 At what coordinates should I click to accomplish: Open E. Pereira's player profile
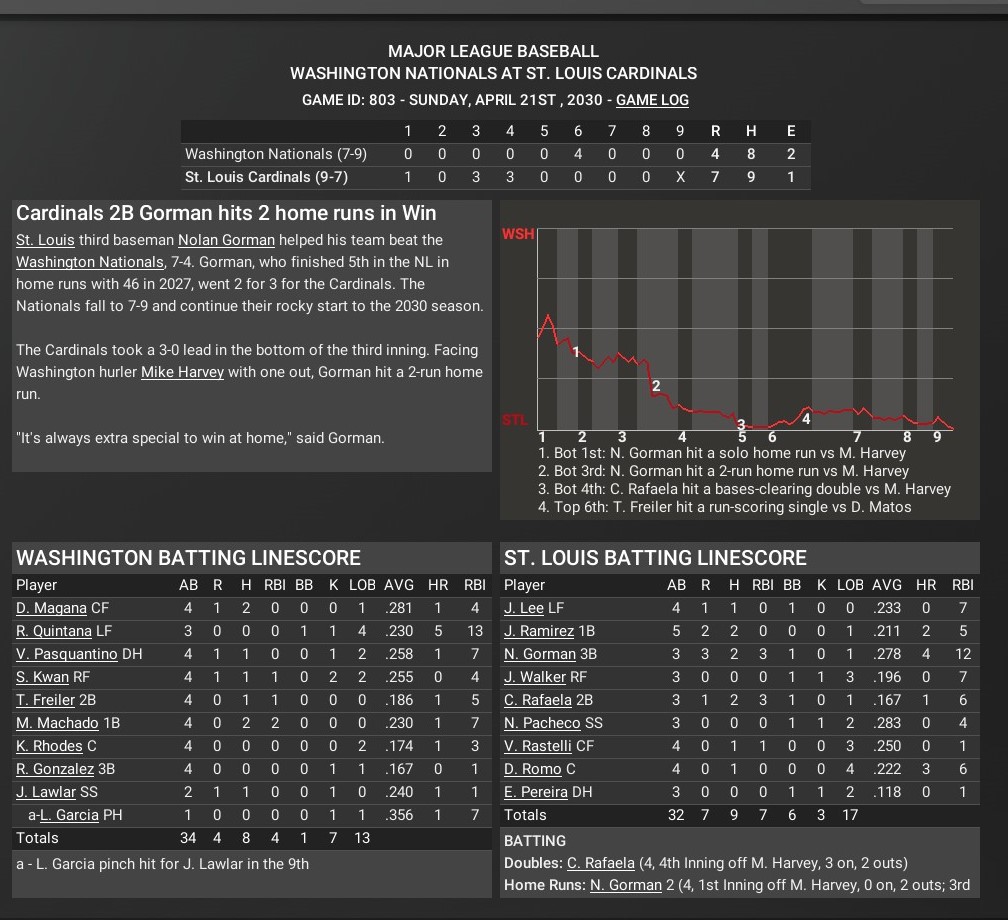click(536, 792)
